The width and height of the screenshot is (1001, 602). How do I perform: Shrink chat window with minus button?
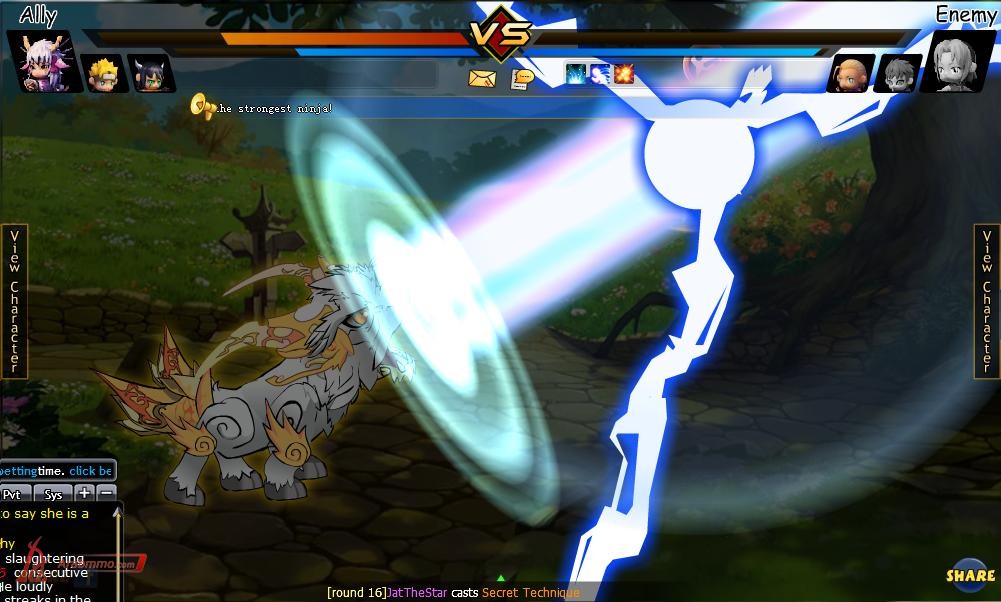coord(105,493)
